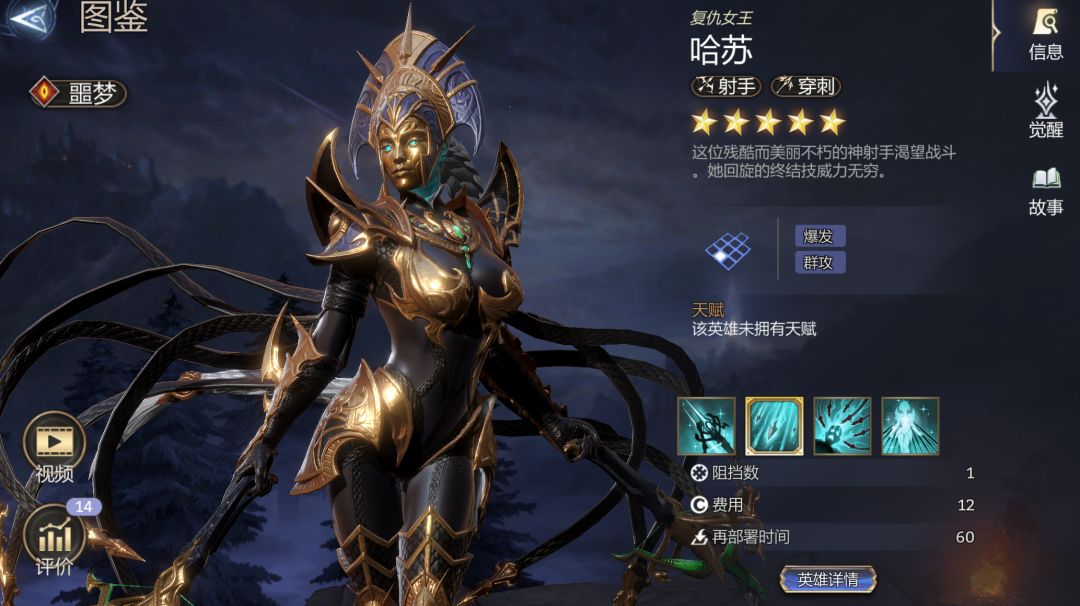The height and width of the screenshot is (606, 1080).
Task: Select the glowing figure skill icon
Action: [910, 426]
